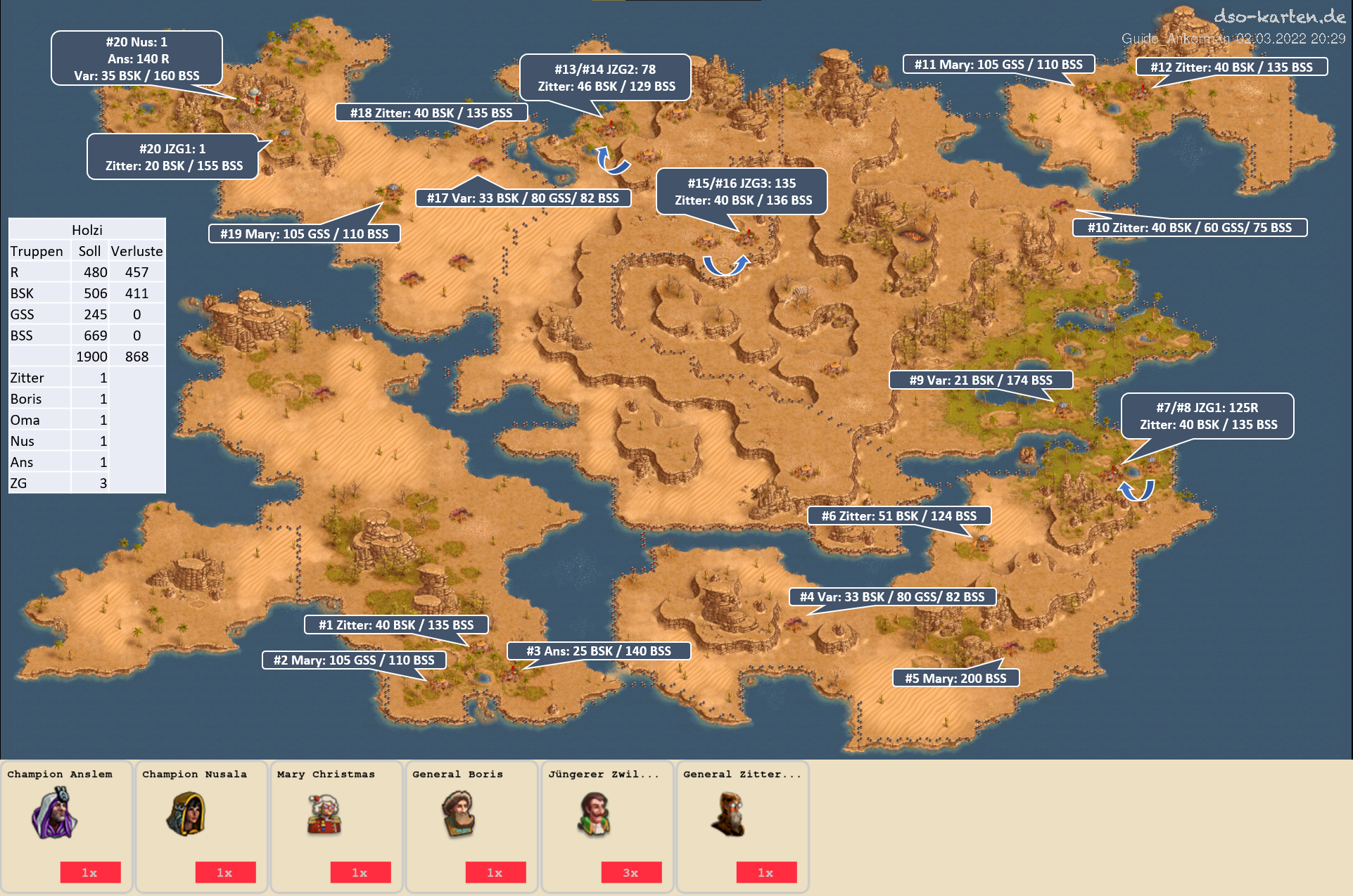
Task: Select the General Zitter card
Action: [742, 826]
